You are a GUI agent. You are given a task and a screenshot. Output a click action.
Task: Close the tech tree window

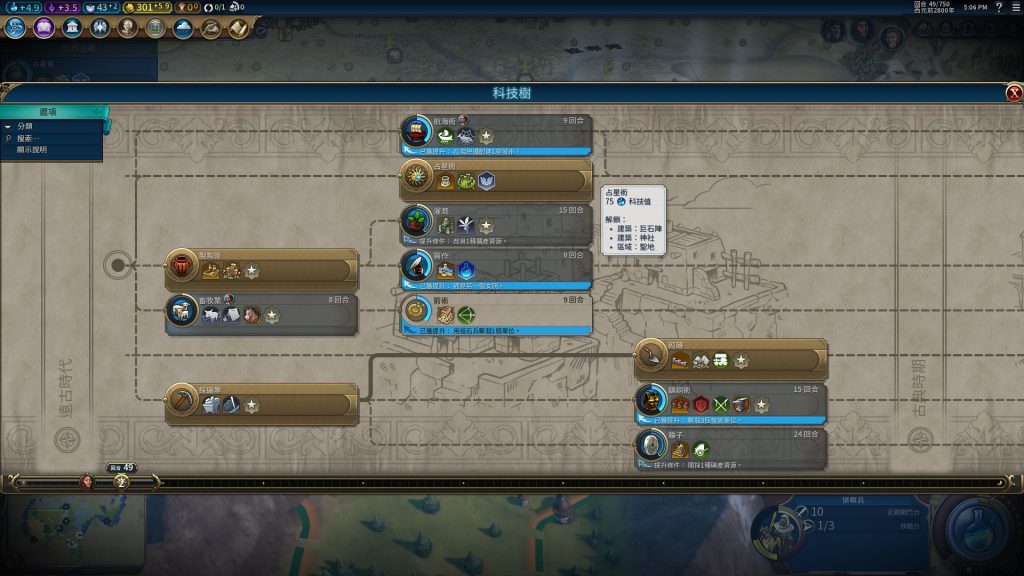click(1014, 93)
